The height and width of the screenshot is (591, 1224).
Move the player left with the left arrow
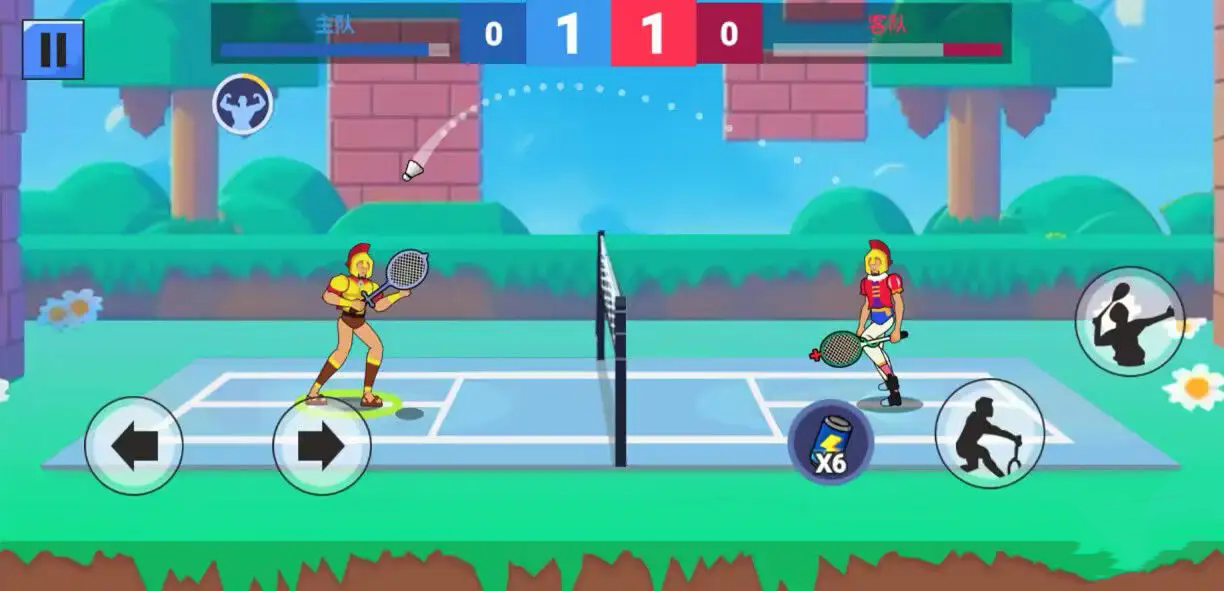tap(134, 446)
